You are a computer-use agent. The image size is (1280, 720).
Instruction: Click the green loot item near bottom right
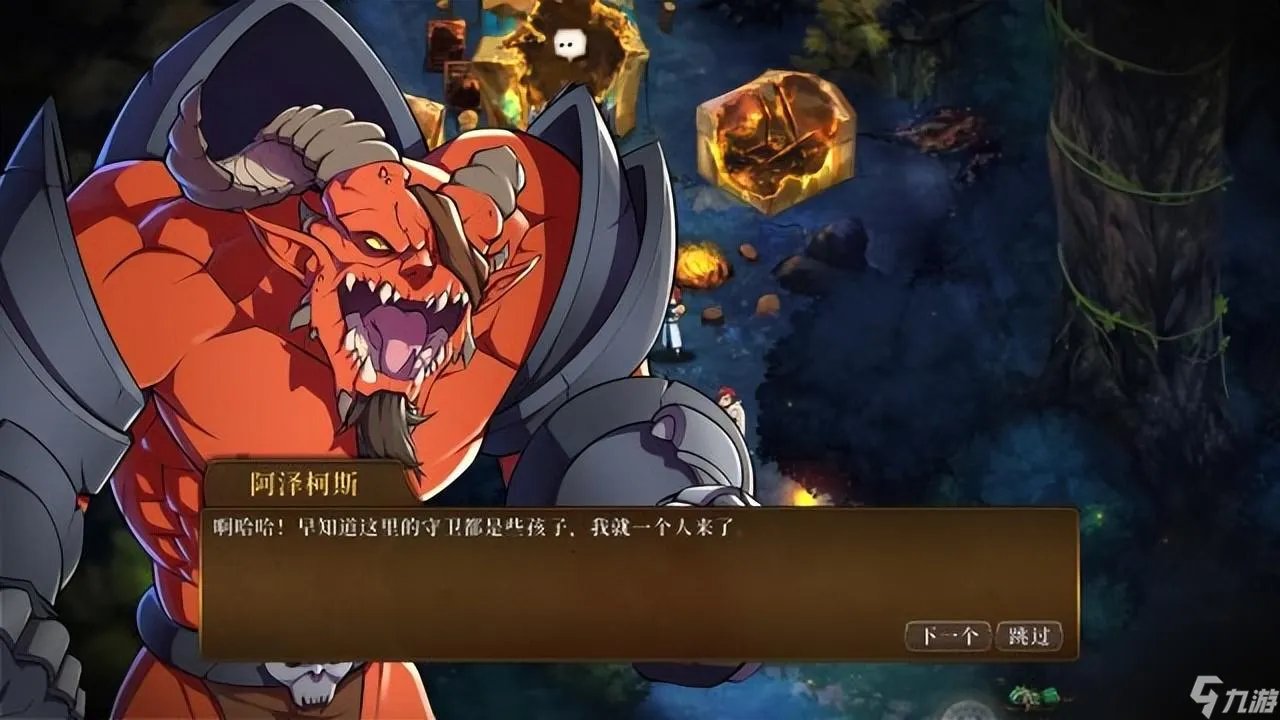(1028, 695)
